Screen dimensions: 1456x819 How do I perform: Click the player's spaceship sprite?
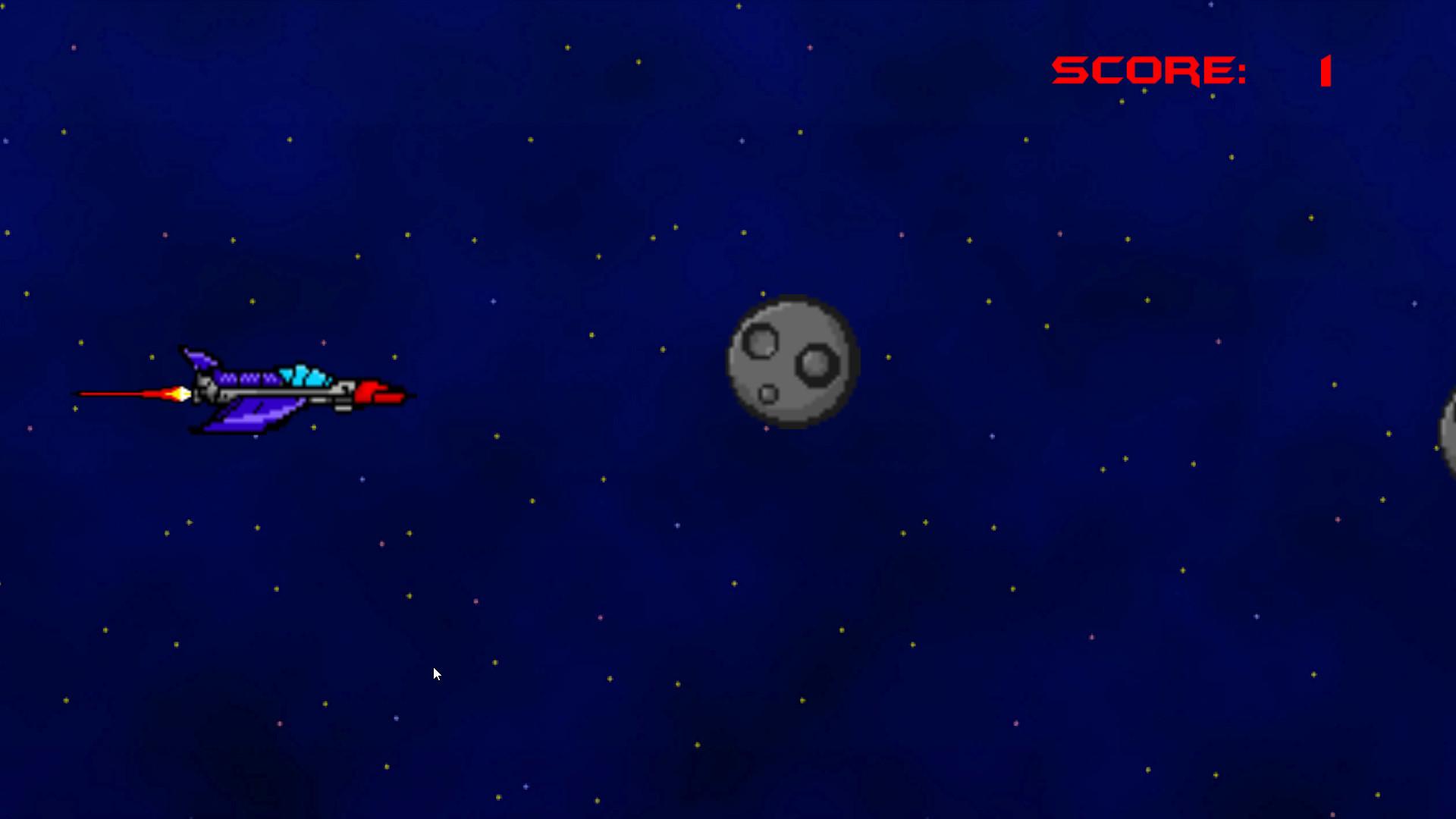[281, 387]
